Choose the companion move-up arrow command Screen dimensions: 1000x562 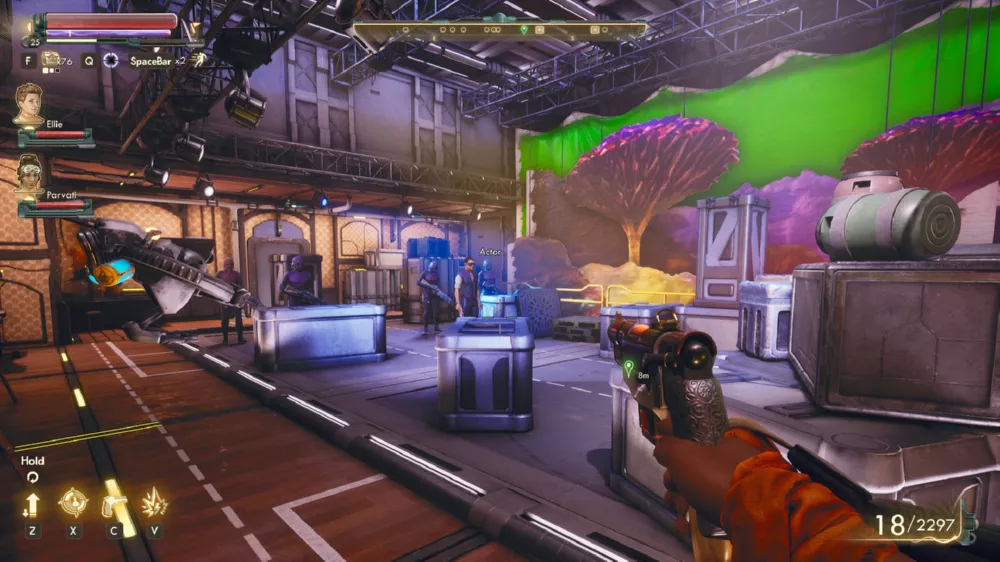pyautogui.click(x=33, y=504)
